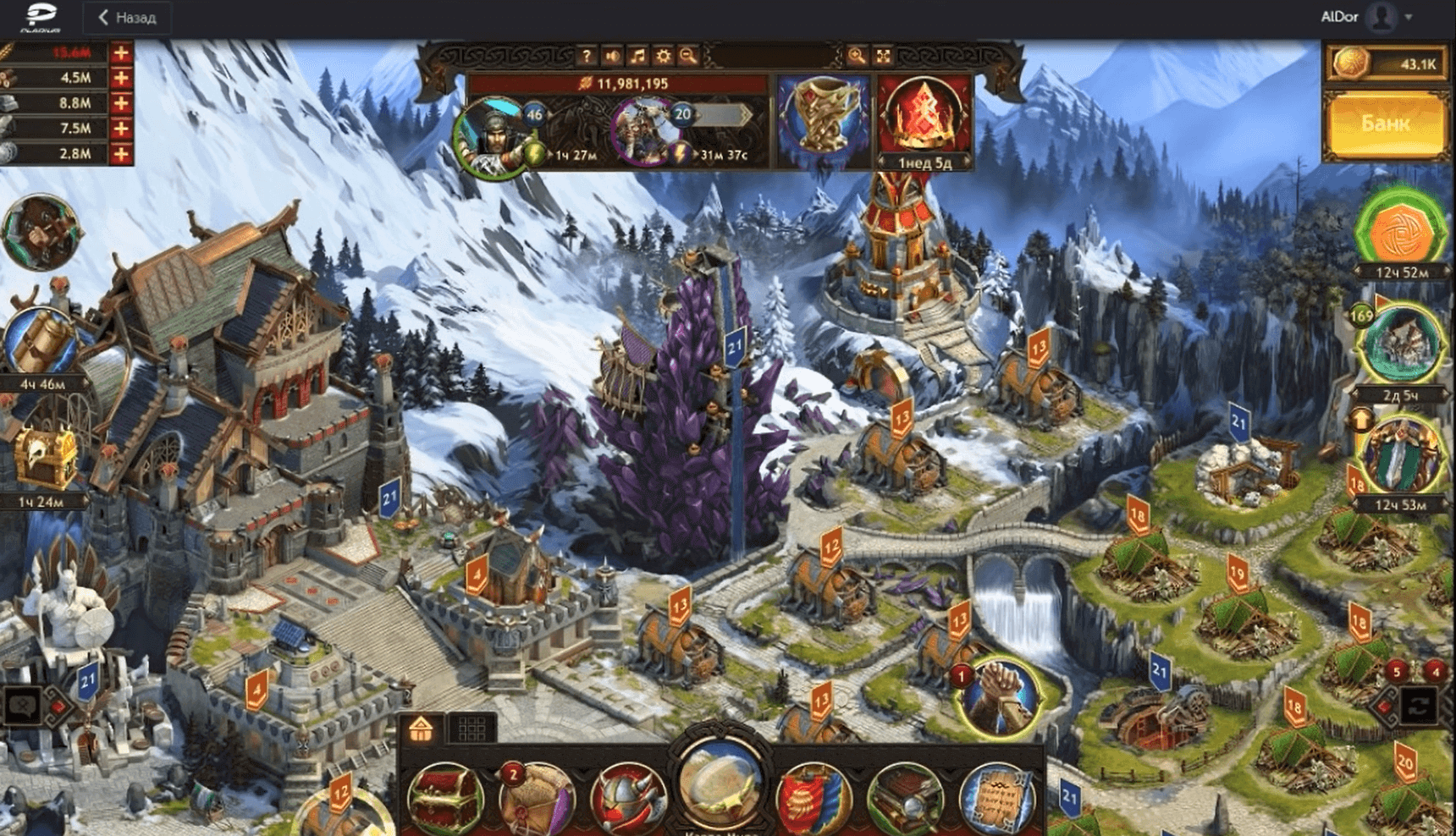Zoom in with the plus magnifier
Viewport: 1456px width, 836px height.
coord(857,57)
